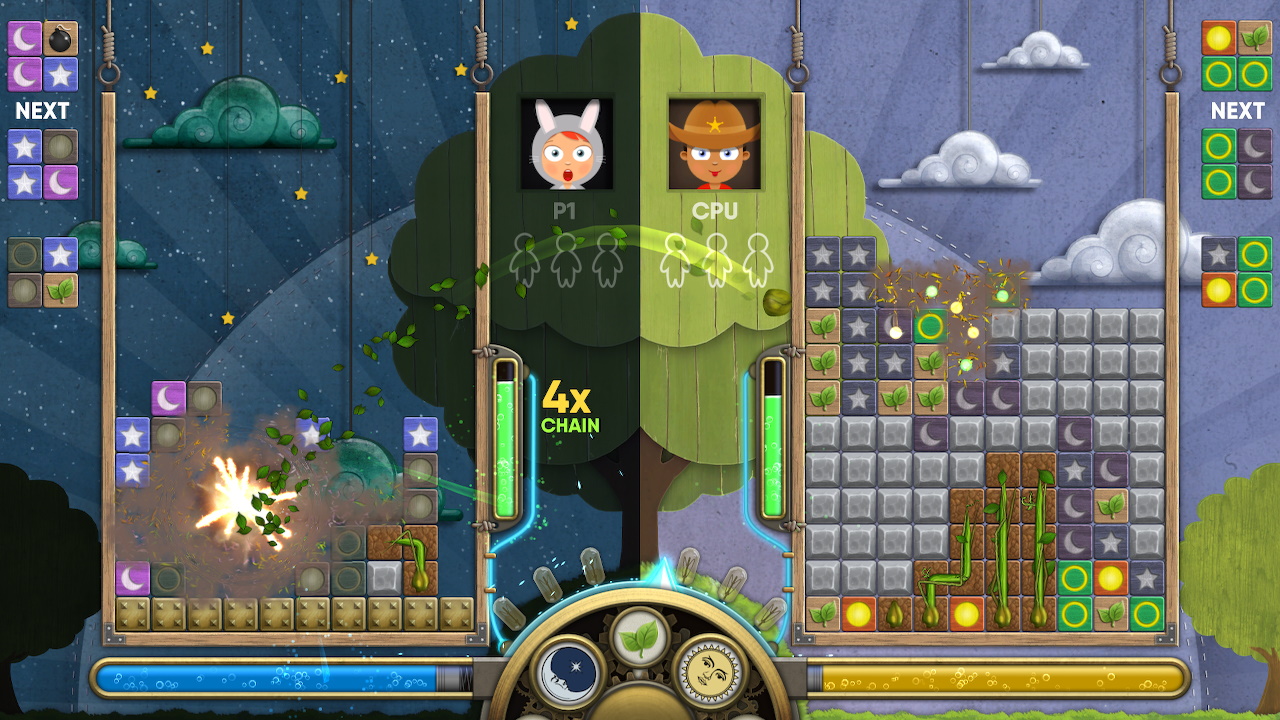Click the P1 name label under the portrait
This screenshot has width=1280, height=720.
(565, 212)
